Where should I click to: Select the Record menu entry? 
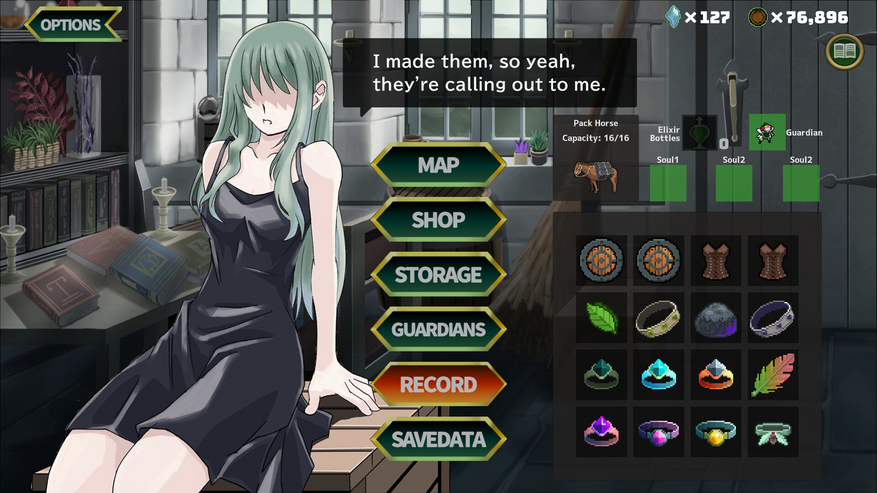(x=437, y=384)
